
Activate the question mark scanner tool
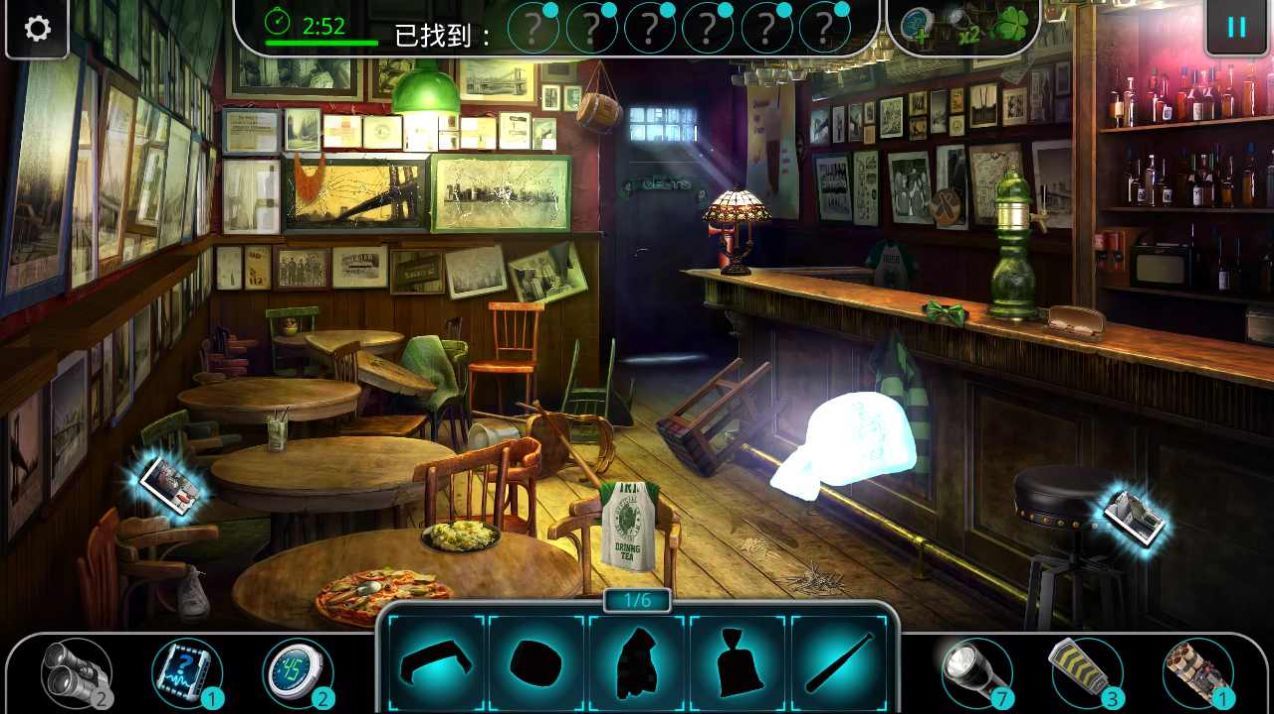(x=187, y=673)
